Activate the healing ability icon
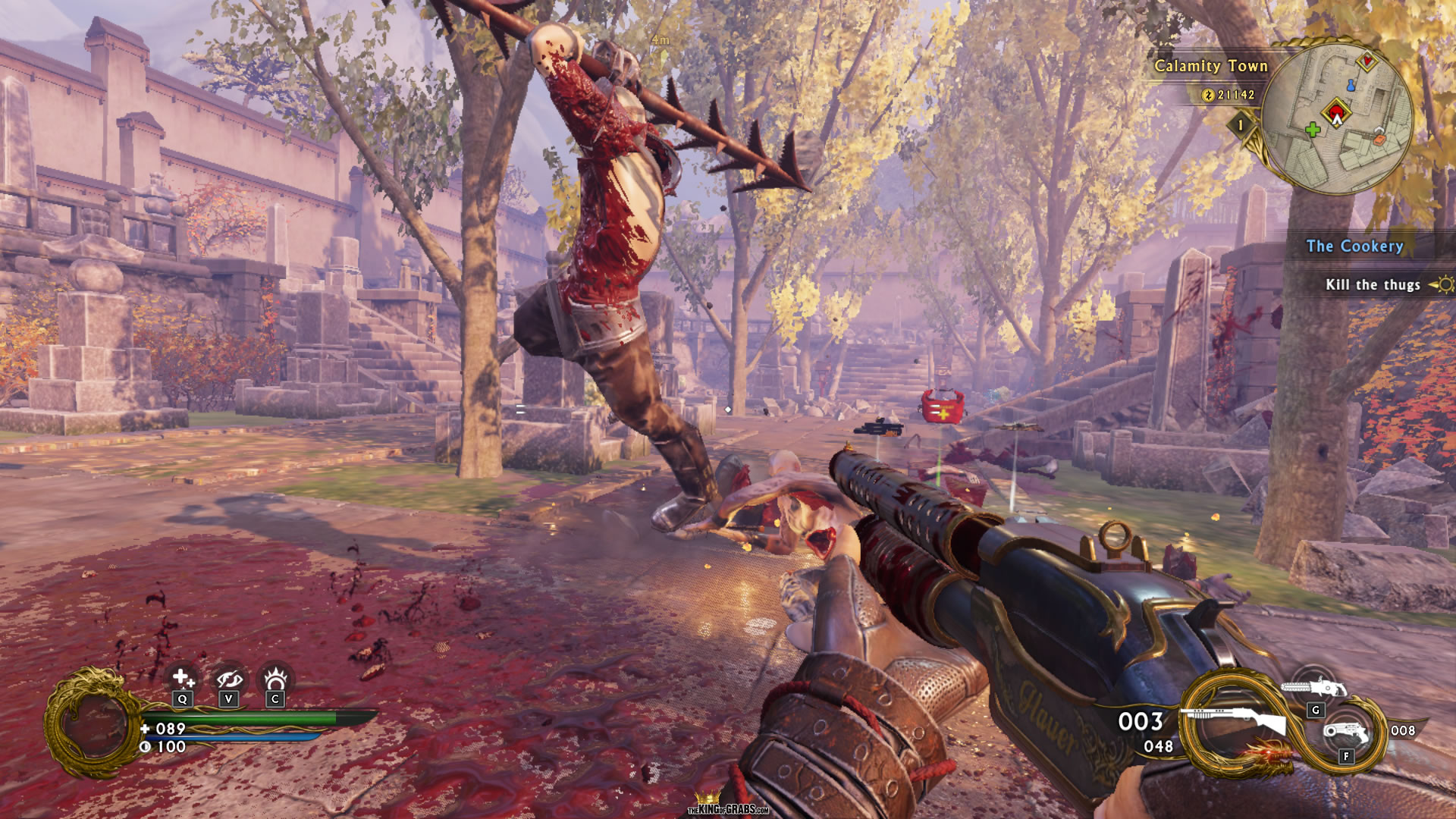The width and height of the screenshot is (1456, 819). tap(182, 677)
